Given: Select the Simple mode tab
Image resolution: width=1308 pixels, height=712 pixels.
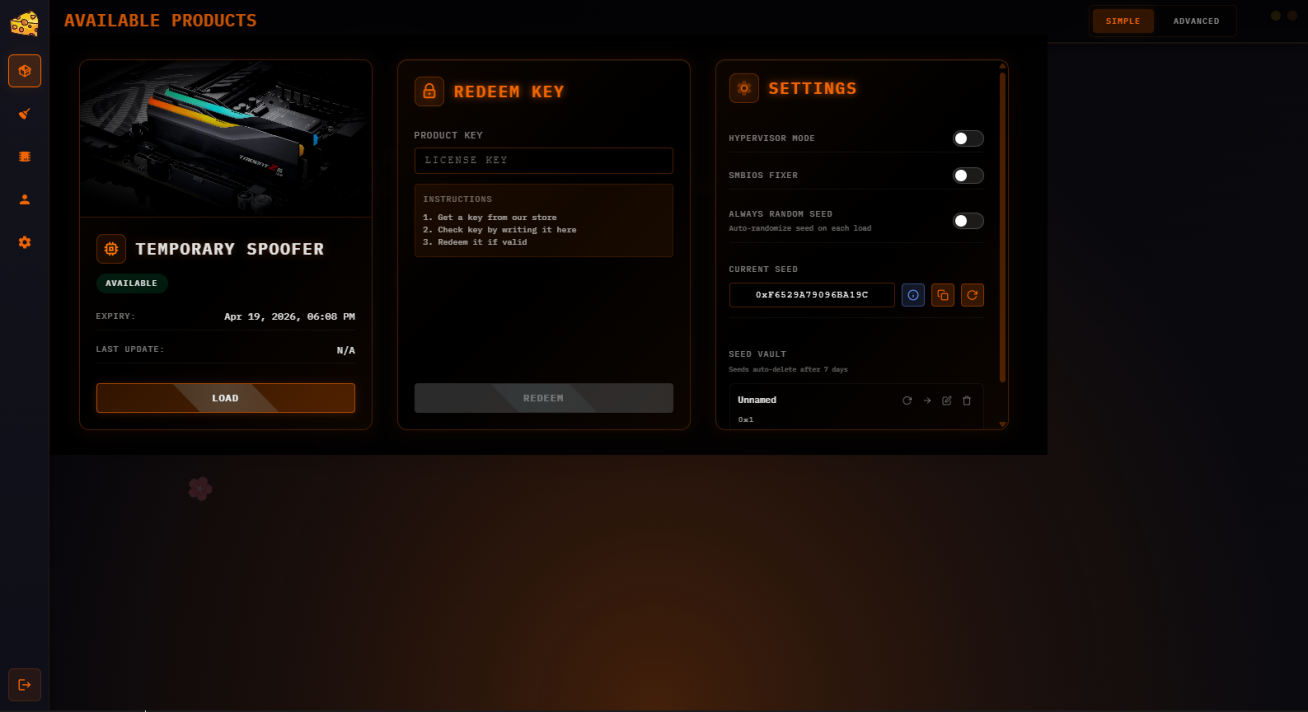Looking at the screenshot, I should tap(1122, 21).
